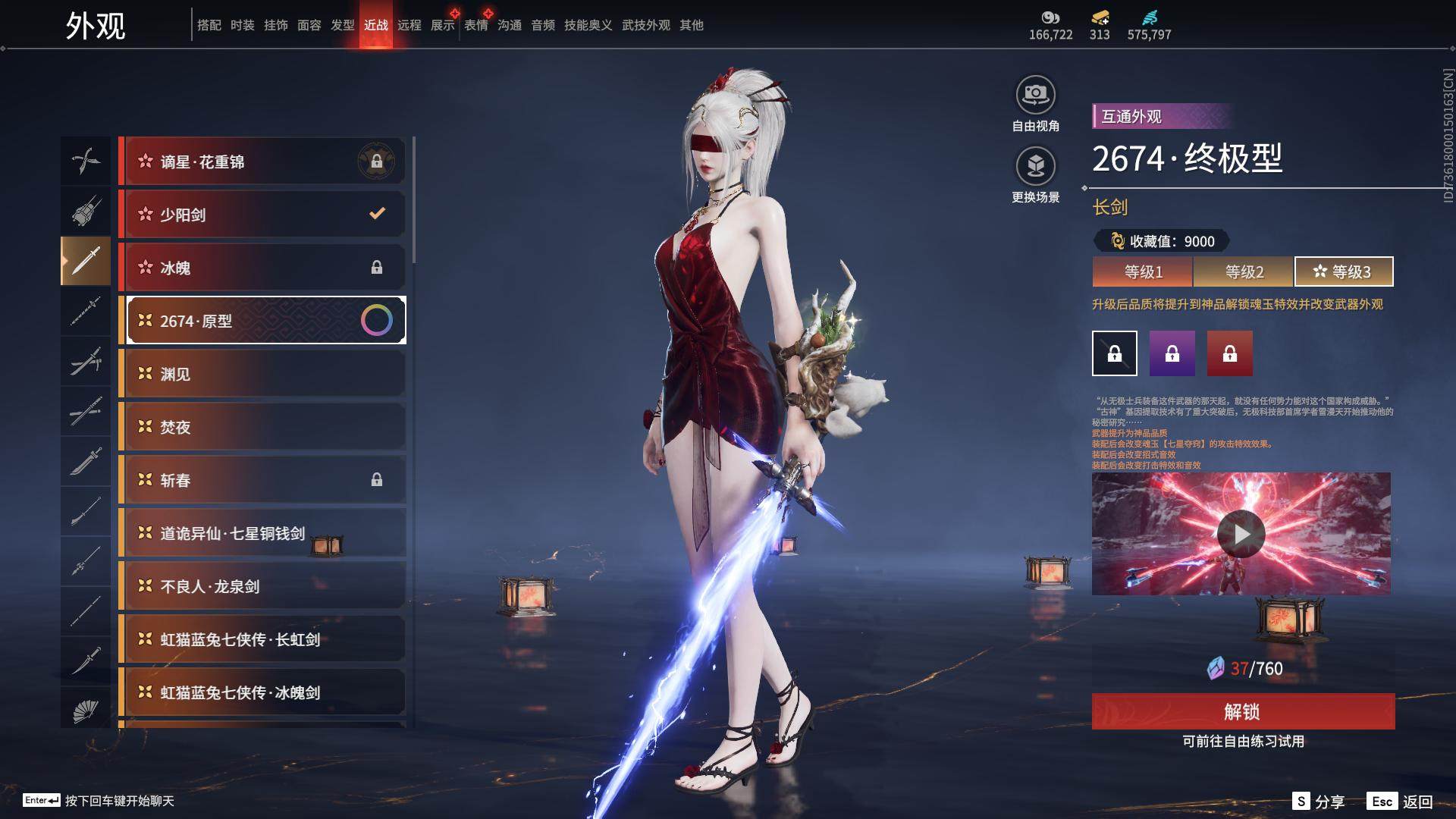Switch to 等级2 weapon level

click(1244, 271)
